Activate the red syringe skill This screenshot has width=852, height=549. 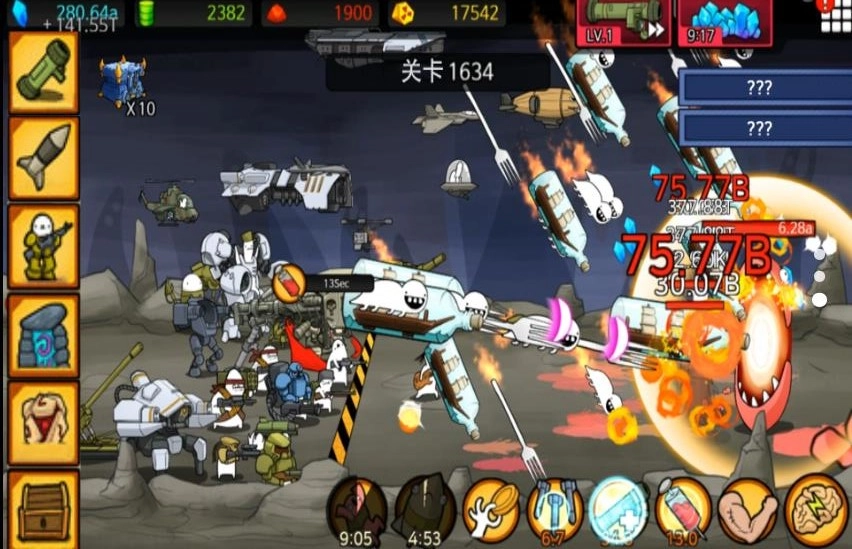(683, 508)
